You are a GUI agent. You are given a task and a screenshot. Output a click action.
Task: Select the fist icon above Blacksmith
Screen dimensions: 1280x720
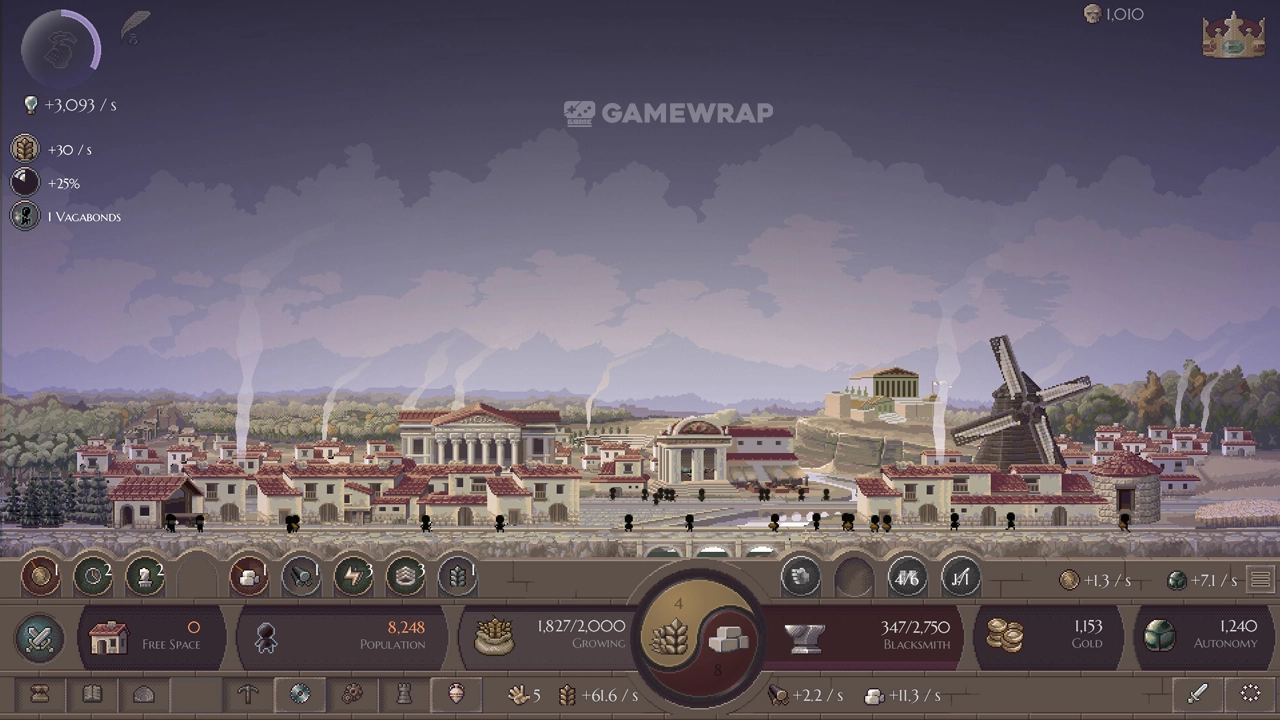801,578
